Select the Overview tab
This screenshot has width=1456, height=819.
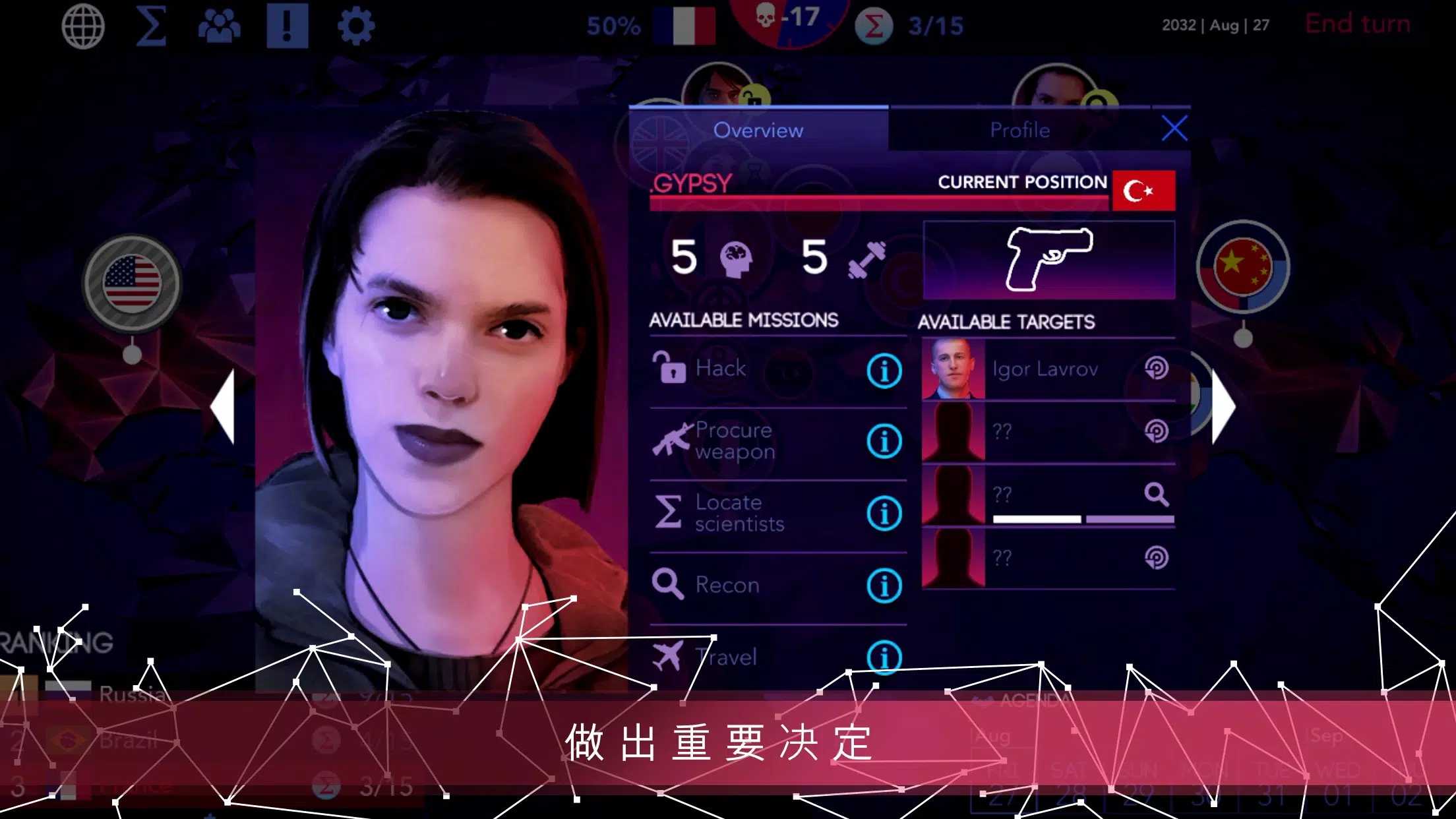coord(759,130)
